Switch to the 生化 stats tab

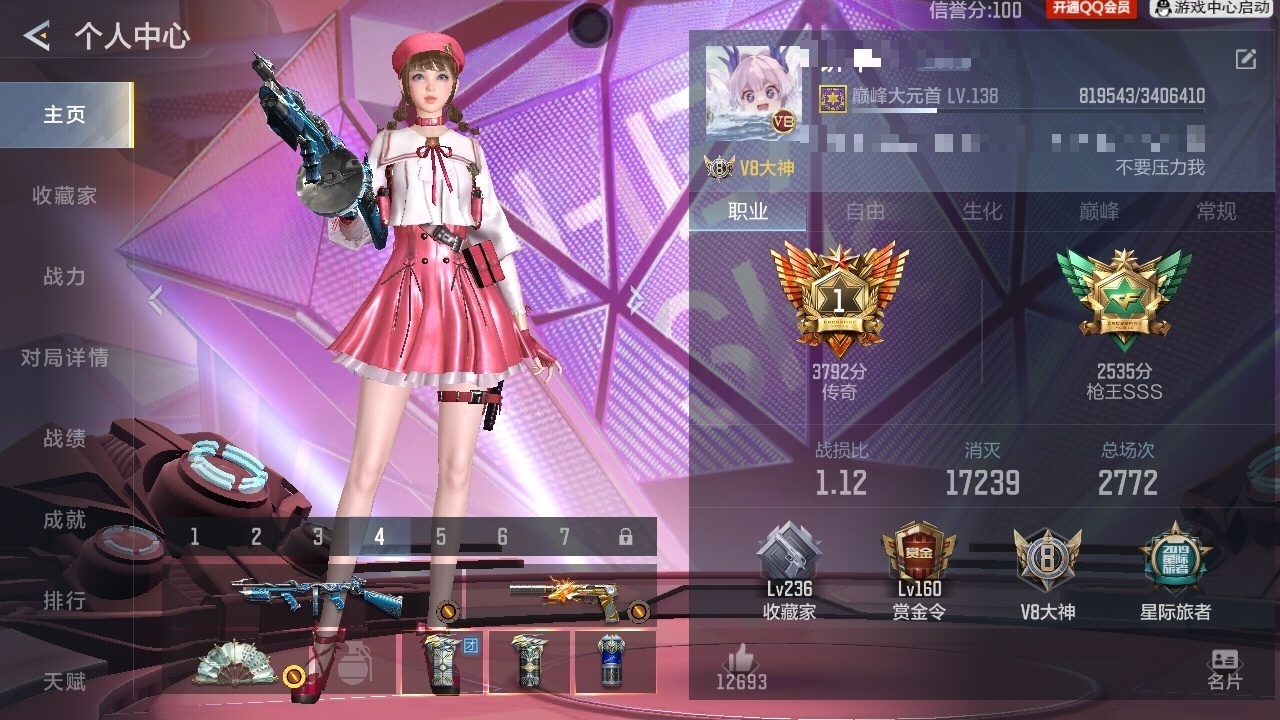pos(982,211)
